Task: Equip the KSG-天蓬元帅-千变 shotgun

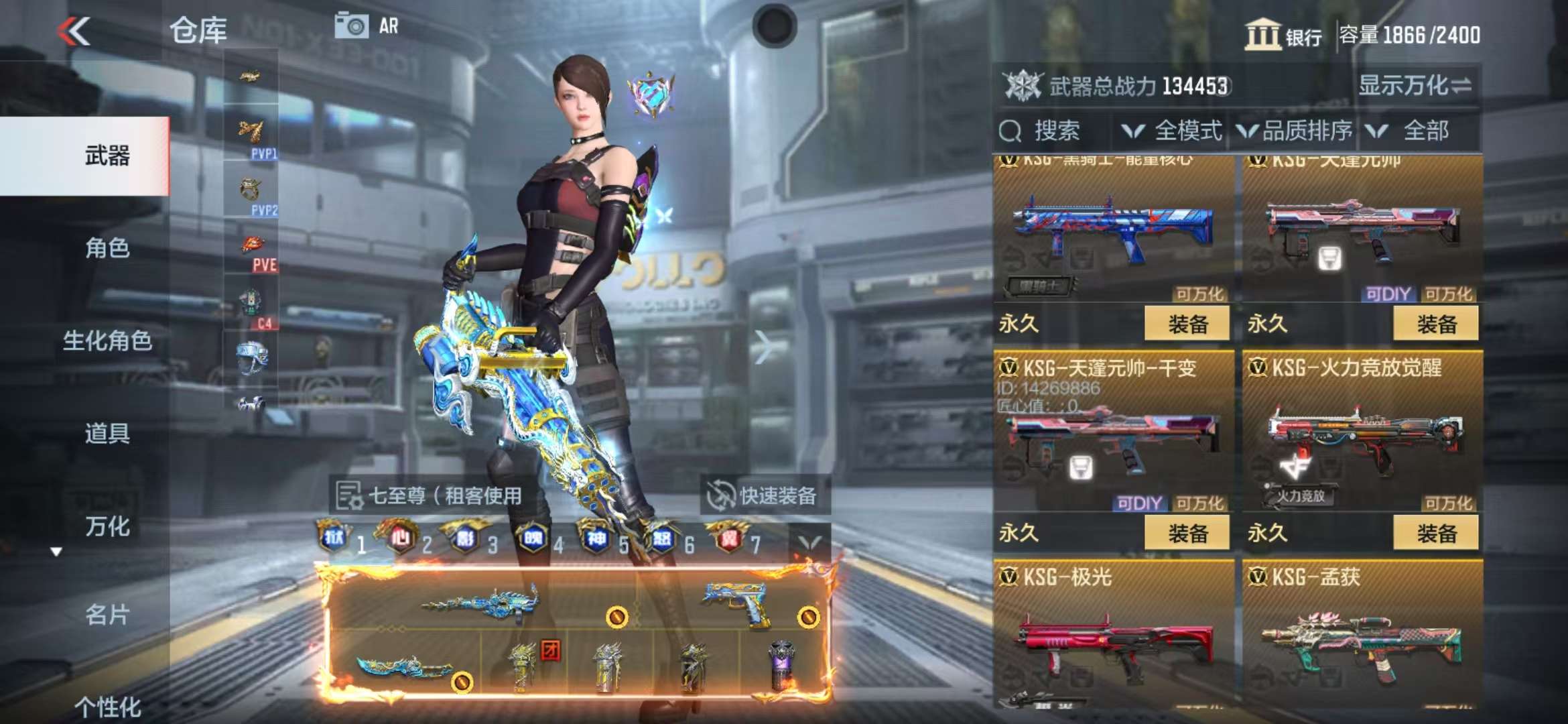Action: [1187, 534]
